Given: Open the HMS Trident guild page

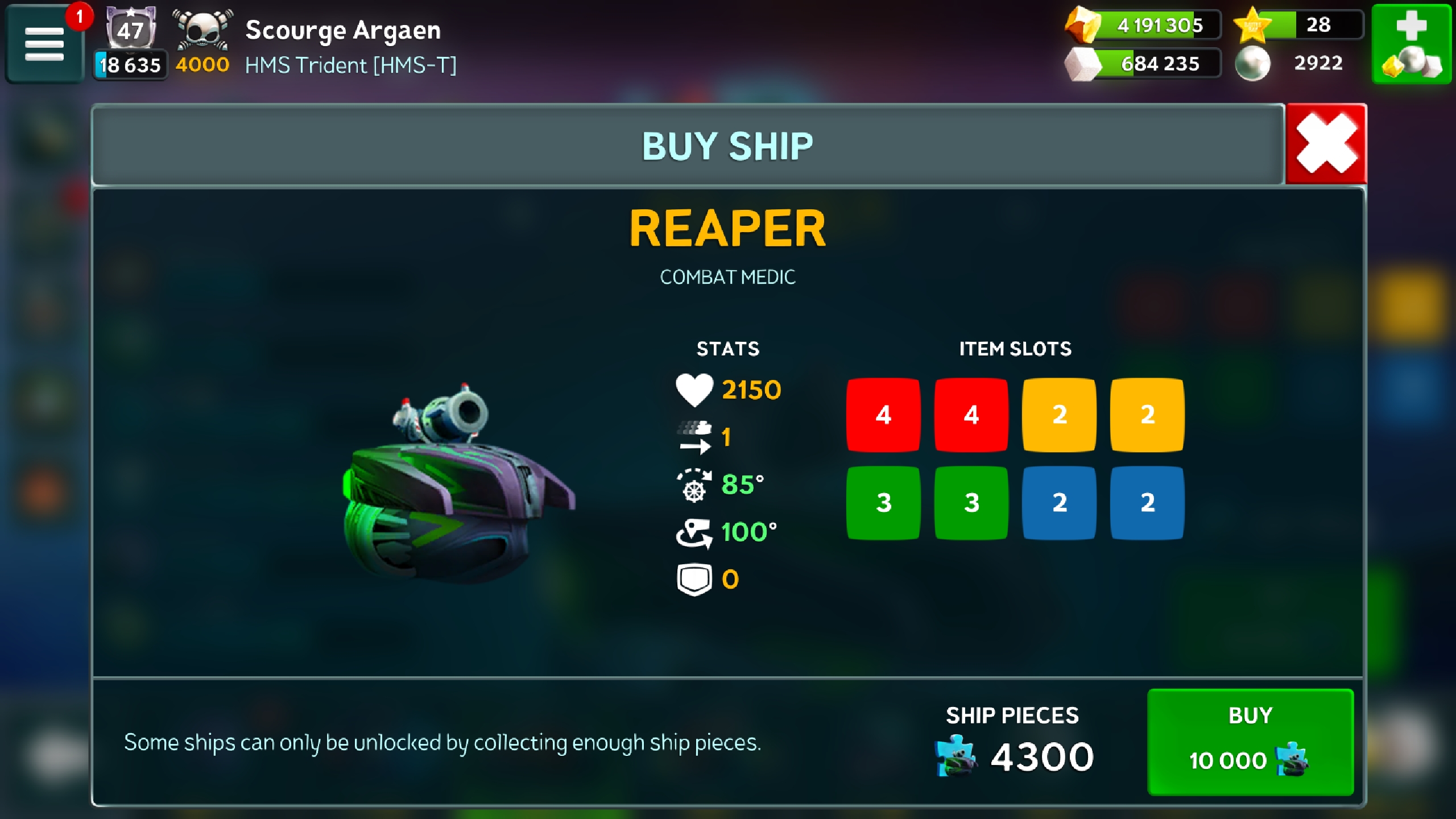Looking at the screenshot, I should click(350, 65).
